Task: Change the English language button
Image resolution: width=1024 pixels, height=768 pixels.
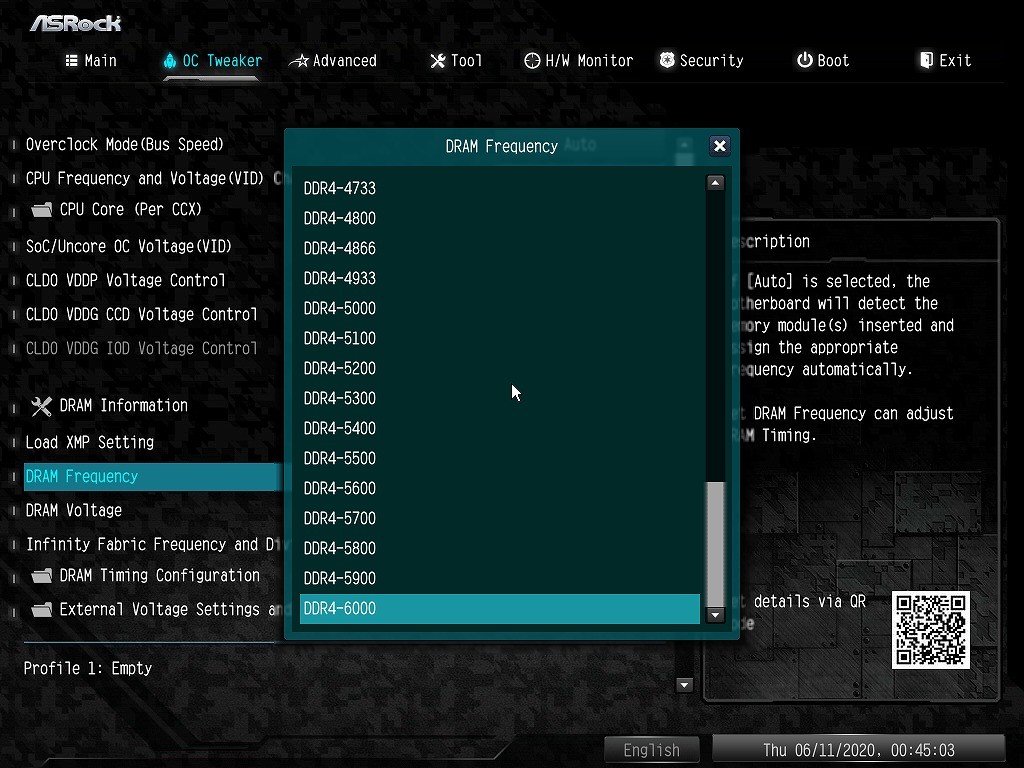Action: [652, 750]
